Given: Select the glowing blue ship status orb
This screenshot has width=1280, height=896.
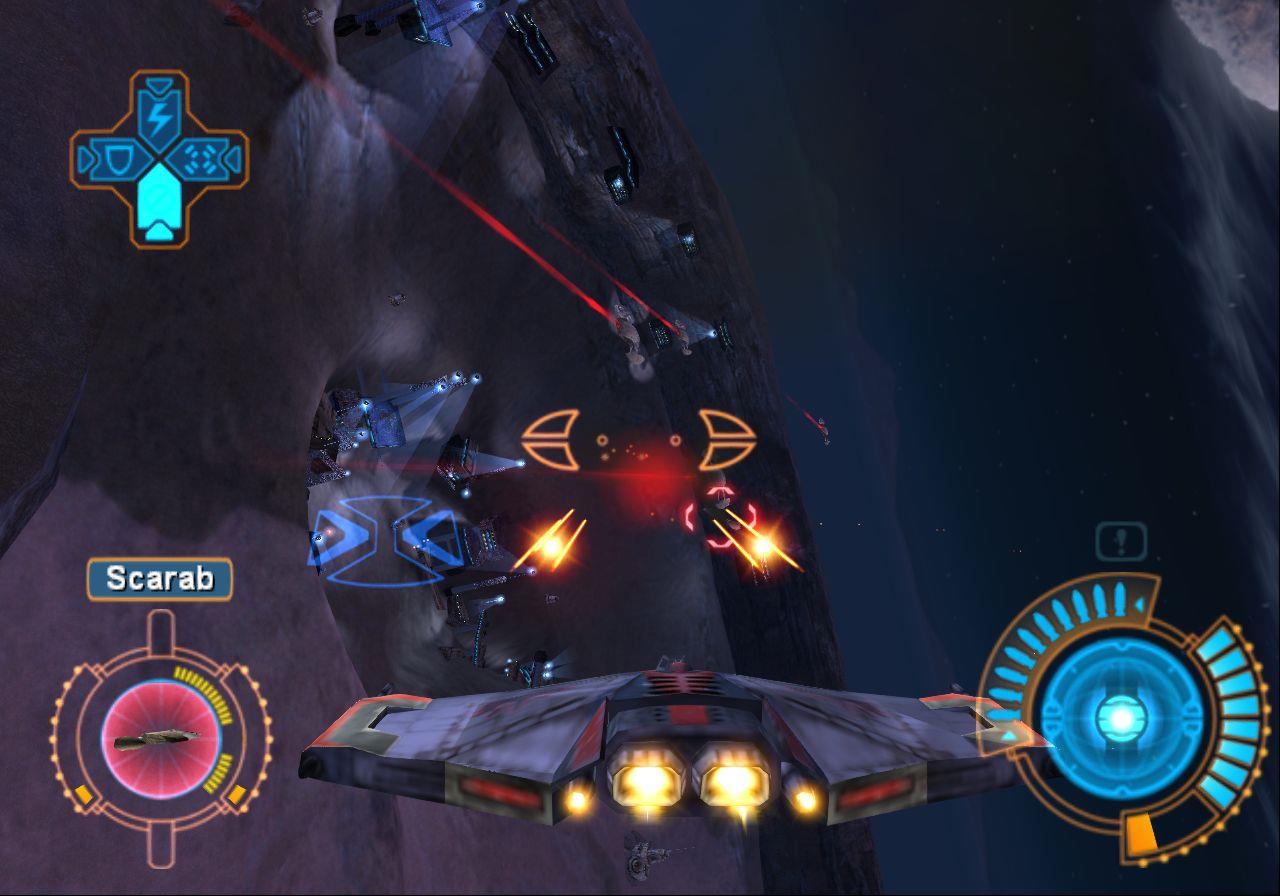Looking at the screenshot, I should (x=1121, y=716).
